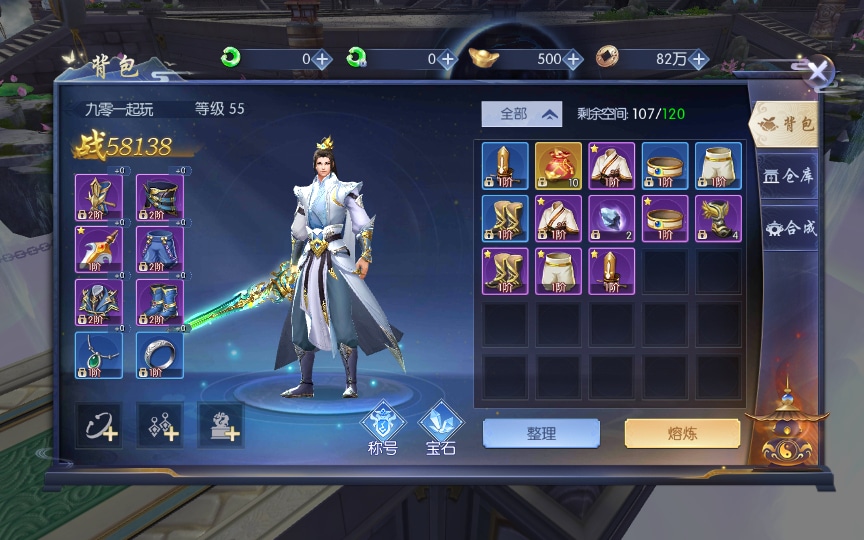Screen dimensions: 864x540
Task: Click the 熔炼 smelt button
Action: pos(682,433)
